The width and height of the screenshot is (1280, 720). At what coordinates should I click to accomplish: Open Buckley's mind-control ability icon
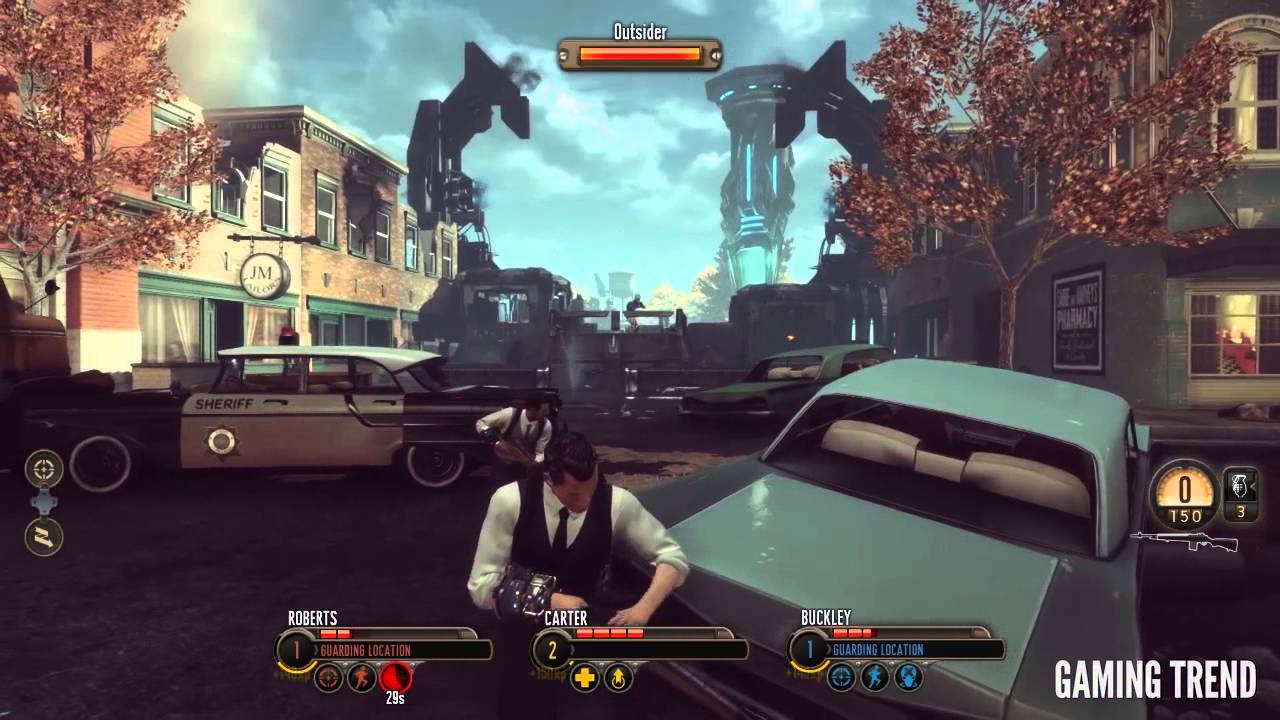pos(909,677)
